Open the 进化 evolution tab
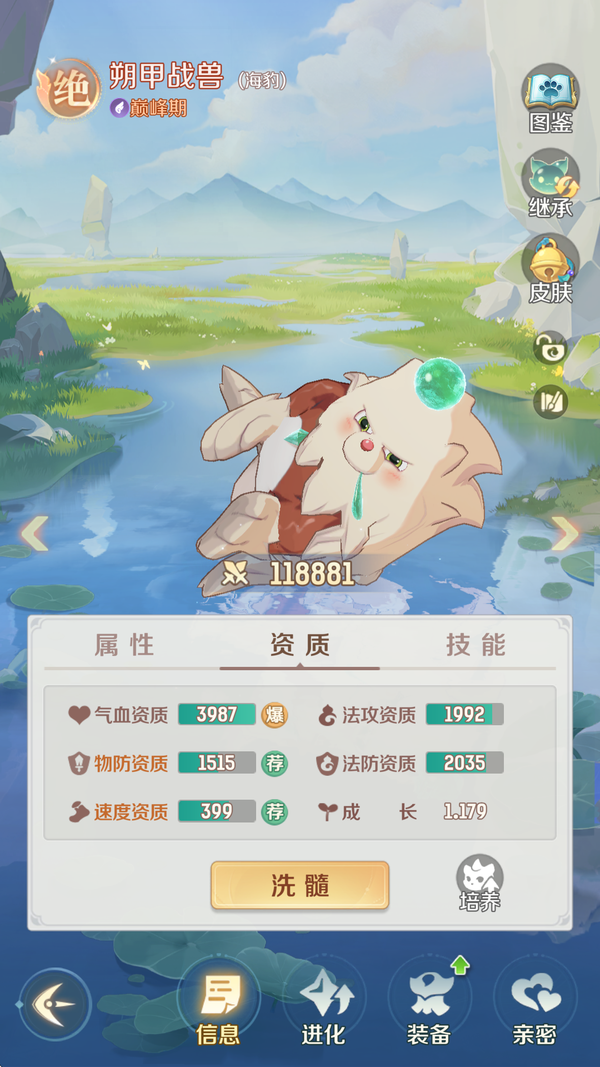This screenshot has width=600, height=1067. [x=324, y=1006]
